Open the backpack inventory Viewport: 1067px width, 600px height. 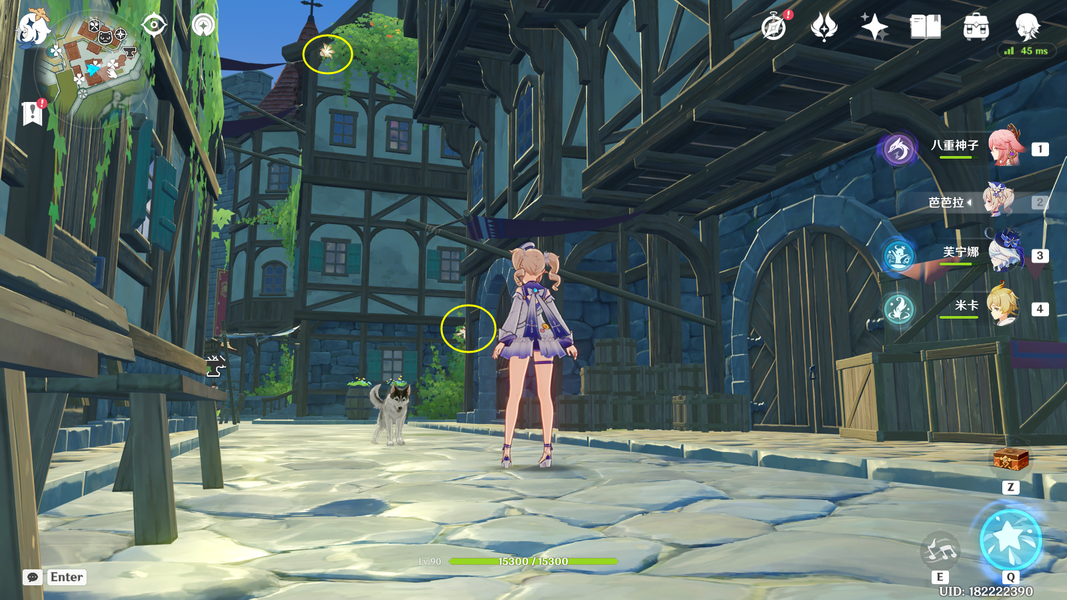pyautogui.click(x=976, y=27)
